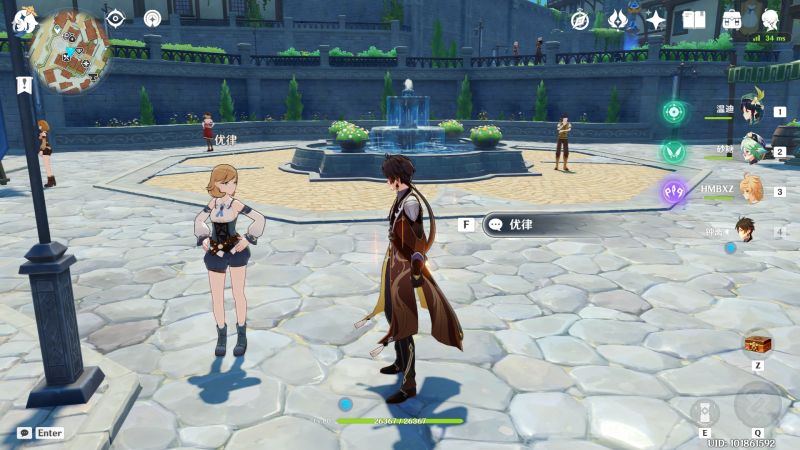Open the compass Adventurer Handbook icon
This screenshot has width=800, height=450.
[581, 19]
